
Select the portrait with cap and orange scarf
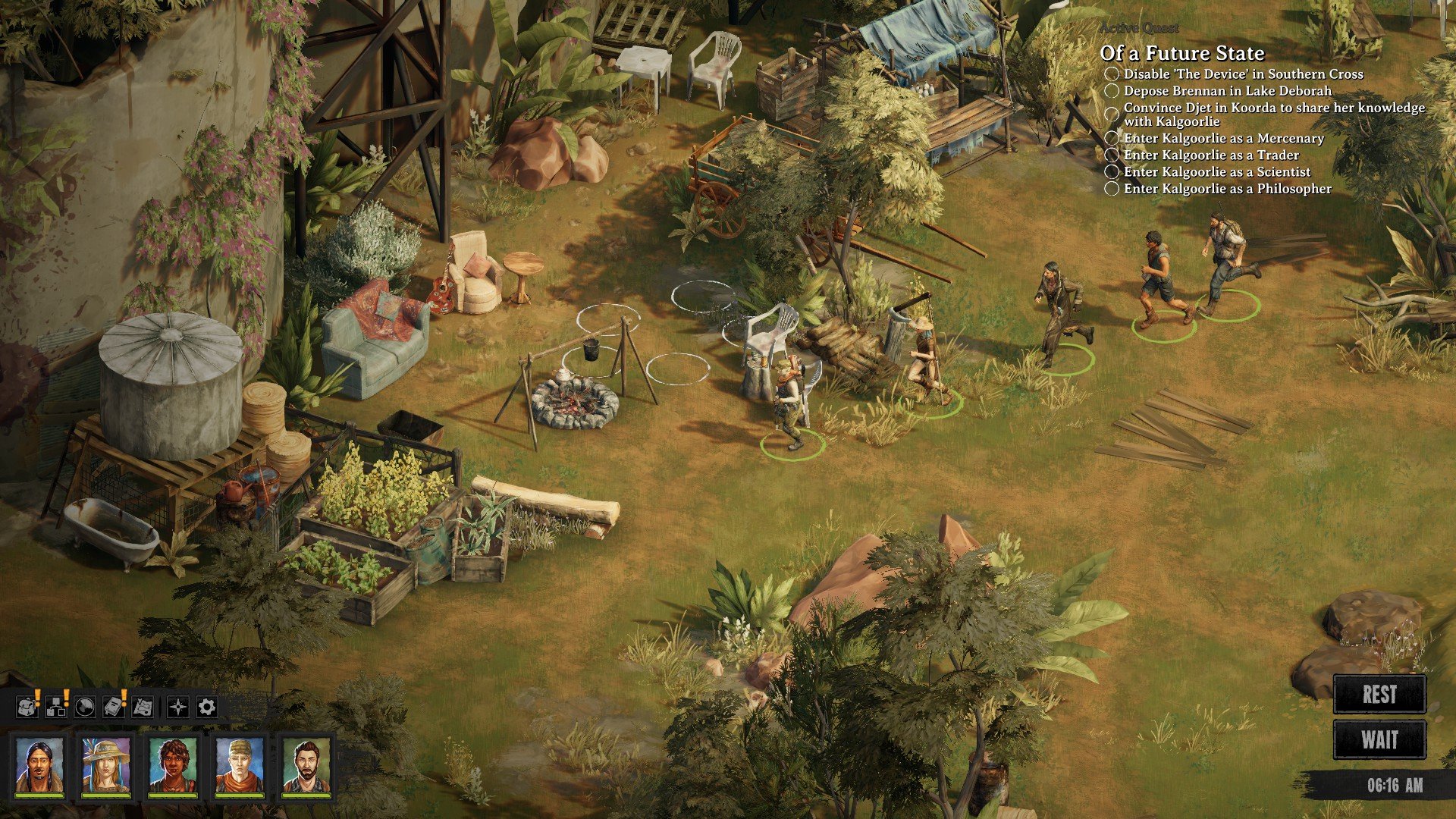(x=240, y=765)
